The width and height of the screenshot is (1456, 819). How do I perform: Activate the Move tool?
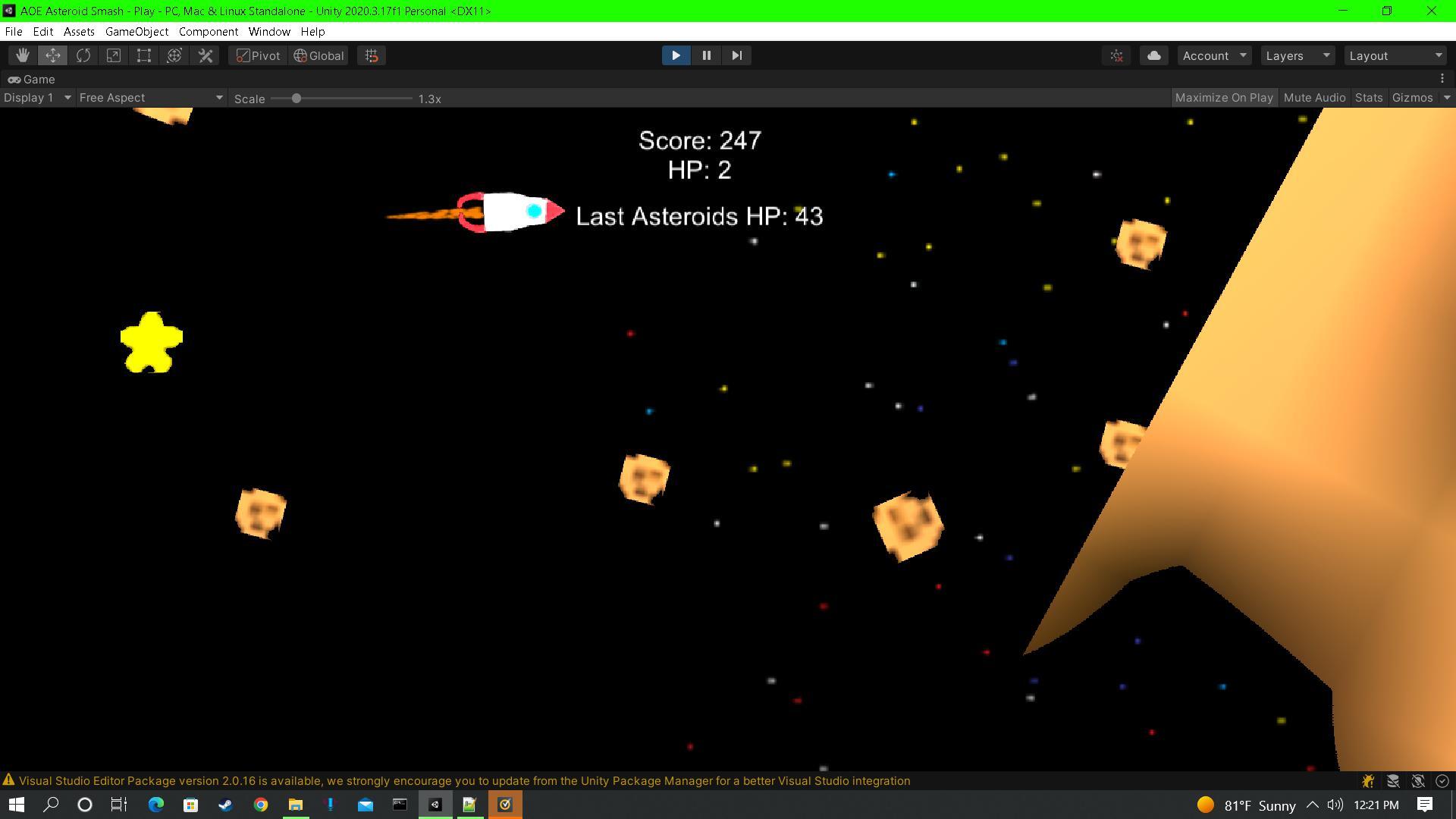tap(52, 55)
